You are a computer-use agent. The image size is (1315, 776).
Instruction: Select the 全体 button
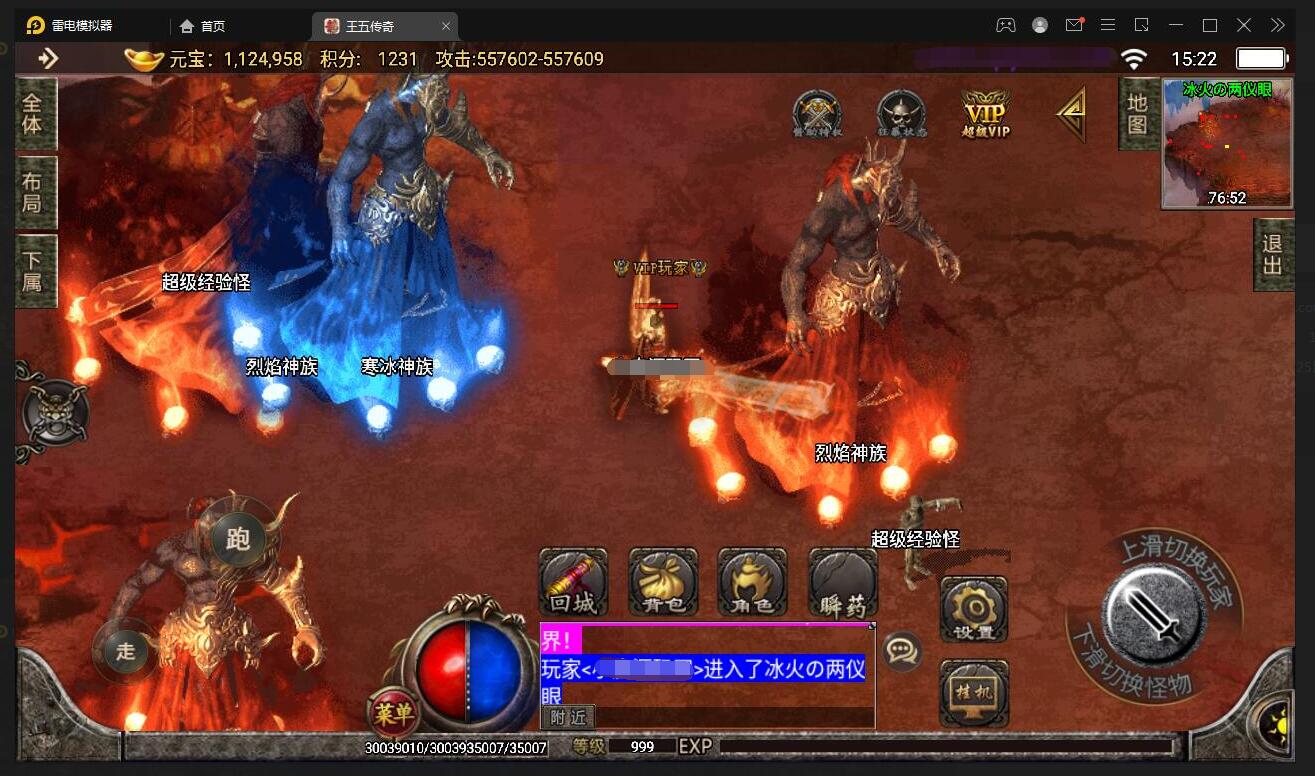tap(34, 114)
